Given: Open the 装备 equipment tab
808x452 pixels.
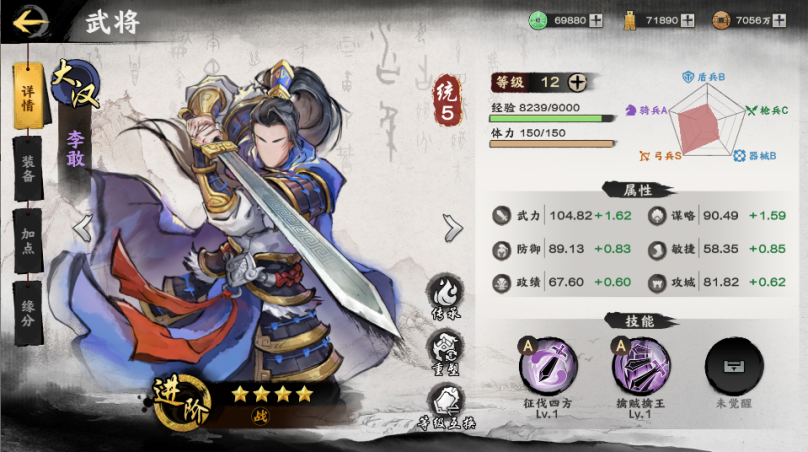Looking at the screenshot, I should tap(28, 167).
